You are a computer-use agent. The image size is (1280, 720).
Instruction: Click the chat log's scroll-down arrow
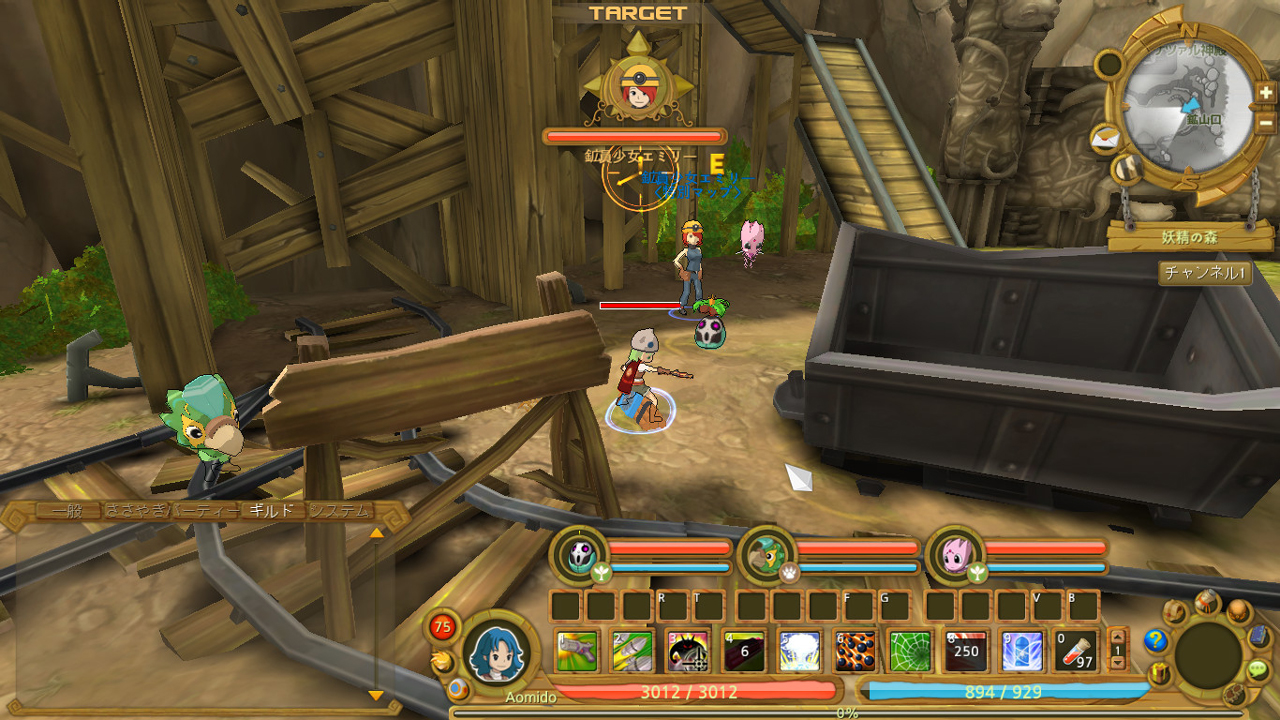point(376,695)
